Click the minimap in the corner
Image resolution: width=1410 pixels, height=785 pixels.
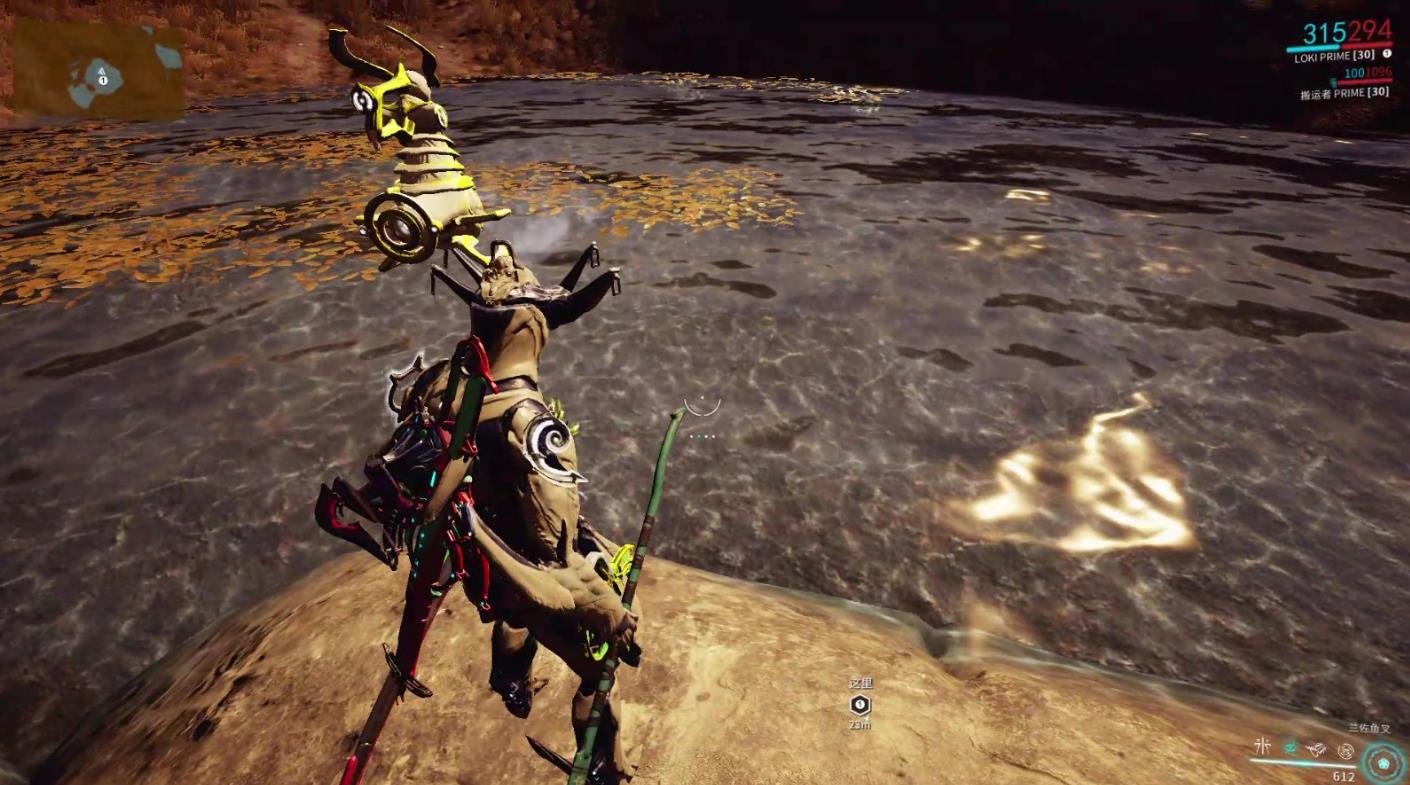click(x=98, y=70)
